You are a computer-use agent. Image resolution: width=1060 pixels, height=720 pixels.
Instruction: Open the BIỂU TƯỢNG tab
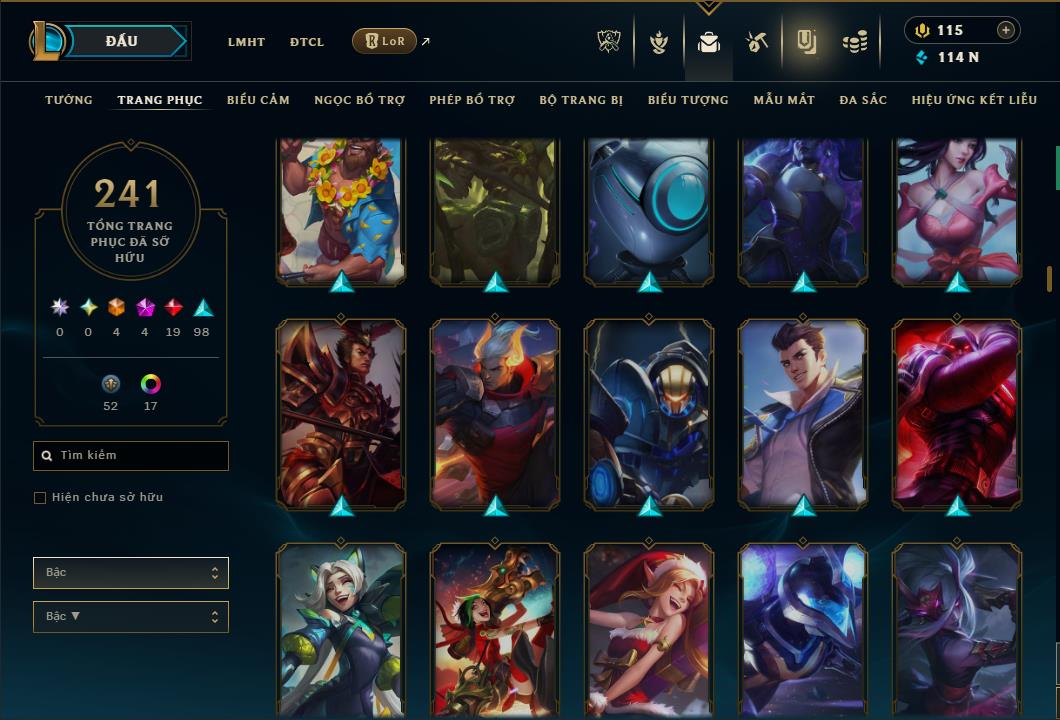[688, 100]
